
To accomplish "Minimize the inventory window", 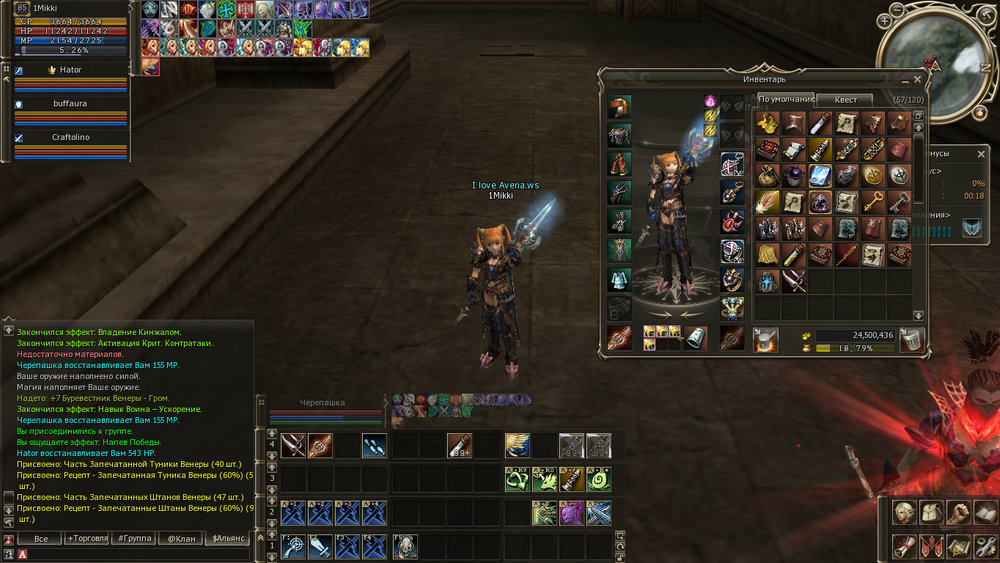I will click(905, 78).
